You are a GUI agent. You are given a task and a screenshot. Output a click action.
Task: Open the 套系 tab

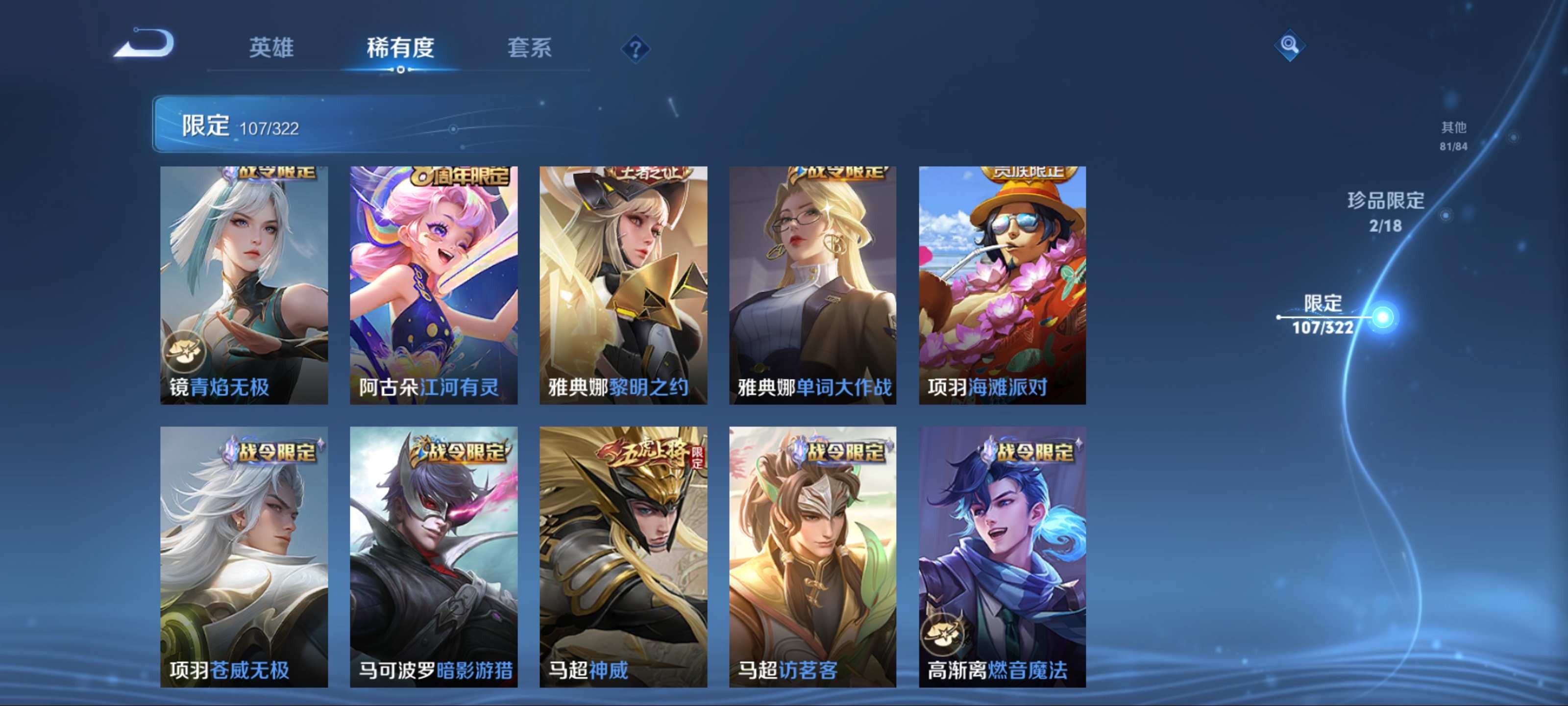pyautogui.click(x=529, y=48)
